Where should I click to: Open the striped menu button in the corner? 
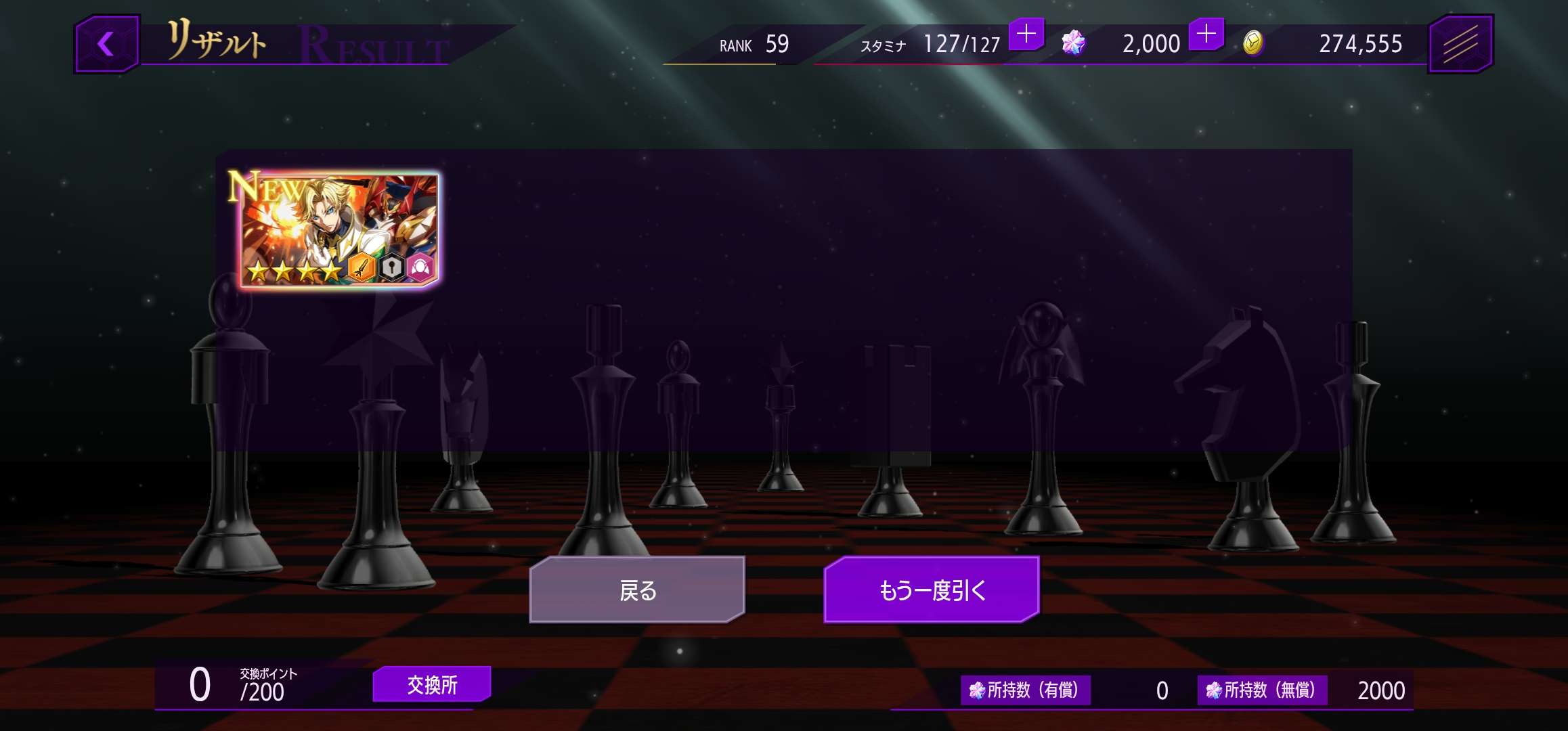pos(1460,45)
